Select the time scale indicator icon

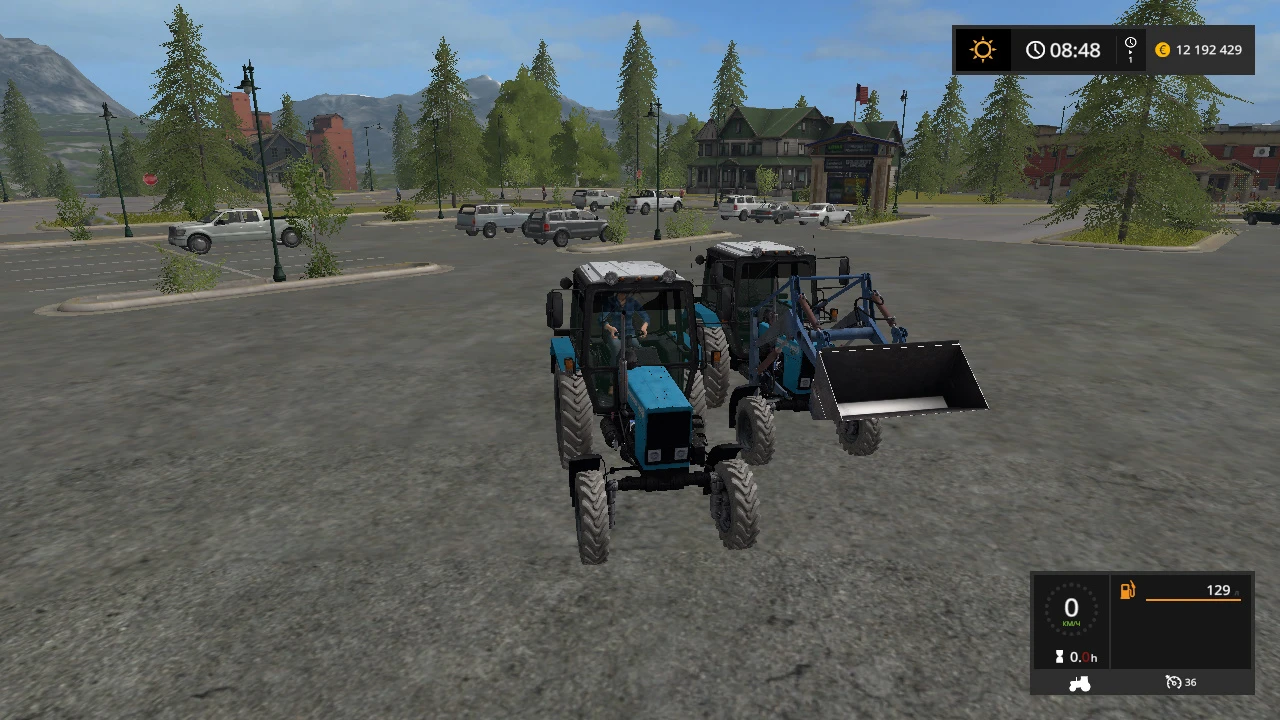click(1131, 49)
